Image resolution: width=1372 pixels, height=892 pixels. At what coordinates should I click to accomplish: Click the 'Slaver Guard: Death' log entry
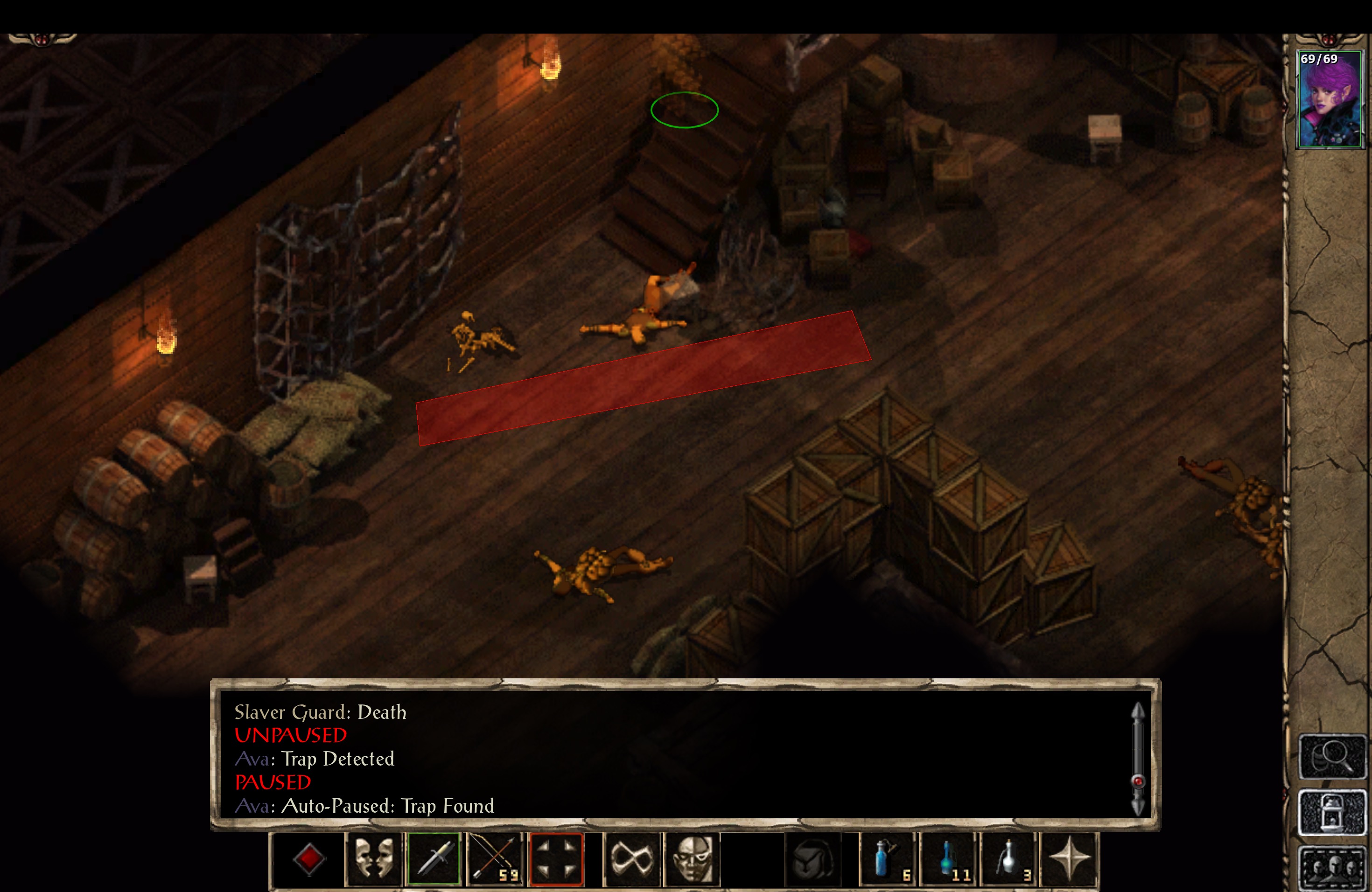pyautogui.click(x=321, y=713)
